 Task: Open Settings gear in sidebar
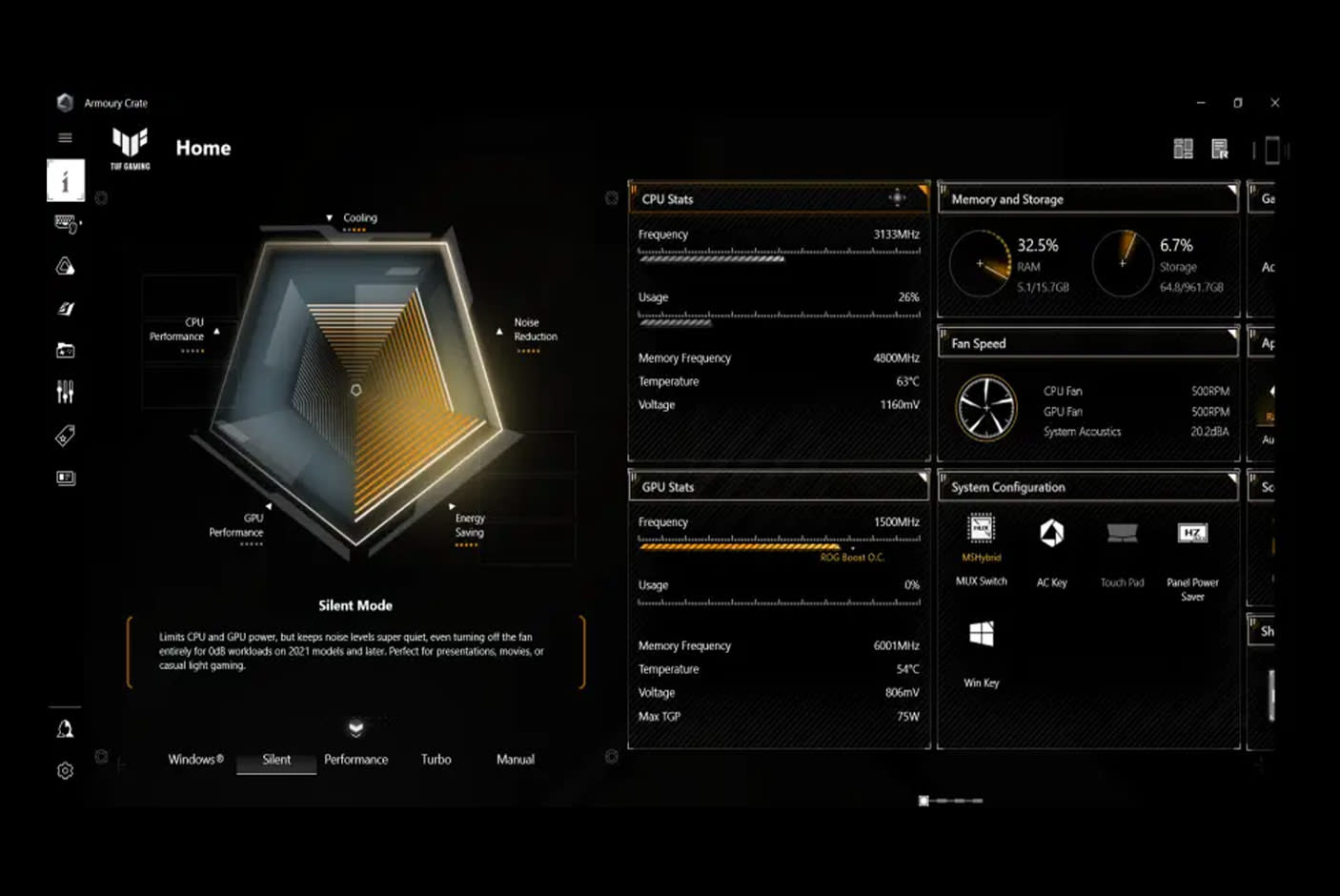(65, 770)
